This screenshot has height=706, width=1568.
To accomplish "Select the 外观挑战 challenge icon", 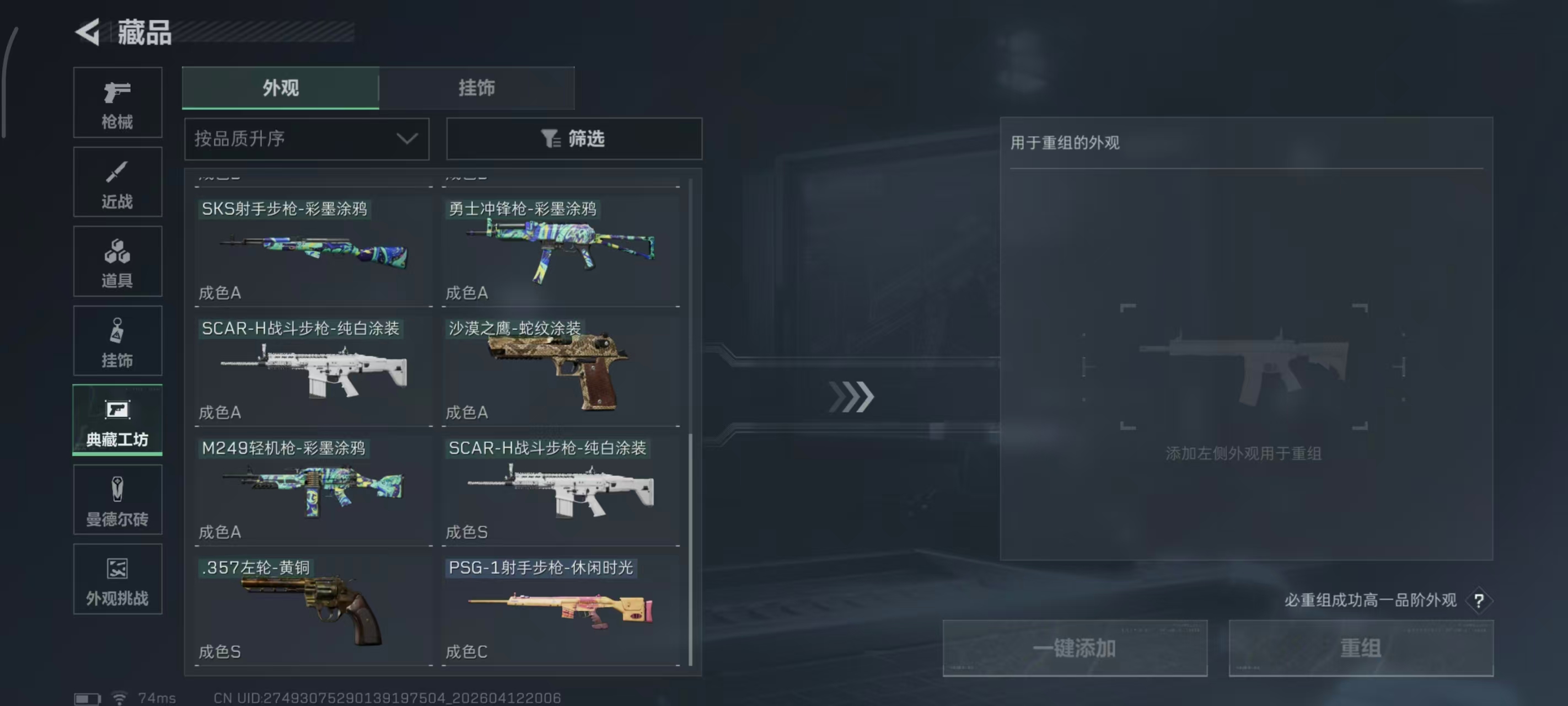I will (x=117, y=579).
